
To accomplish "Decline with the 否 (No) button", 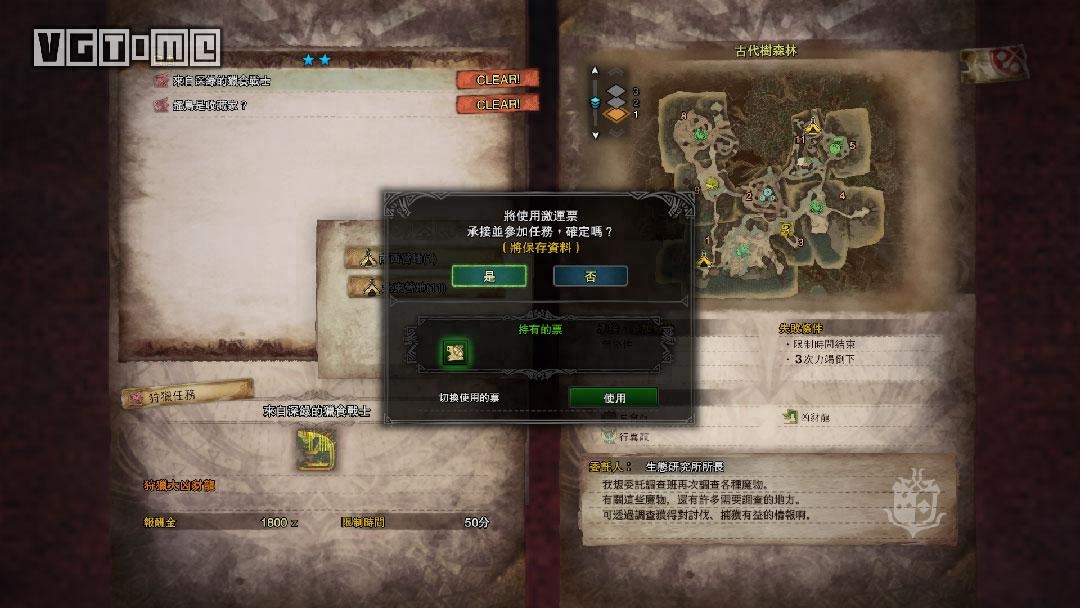I will point(590,276).
